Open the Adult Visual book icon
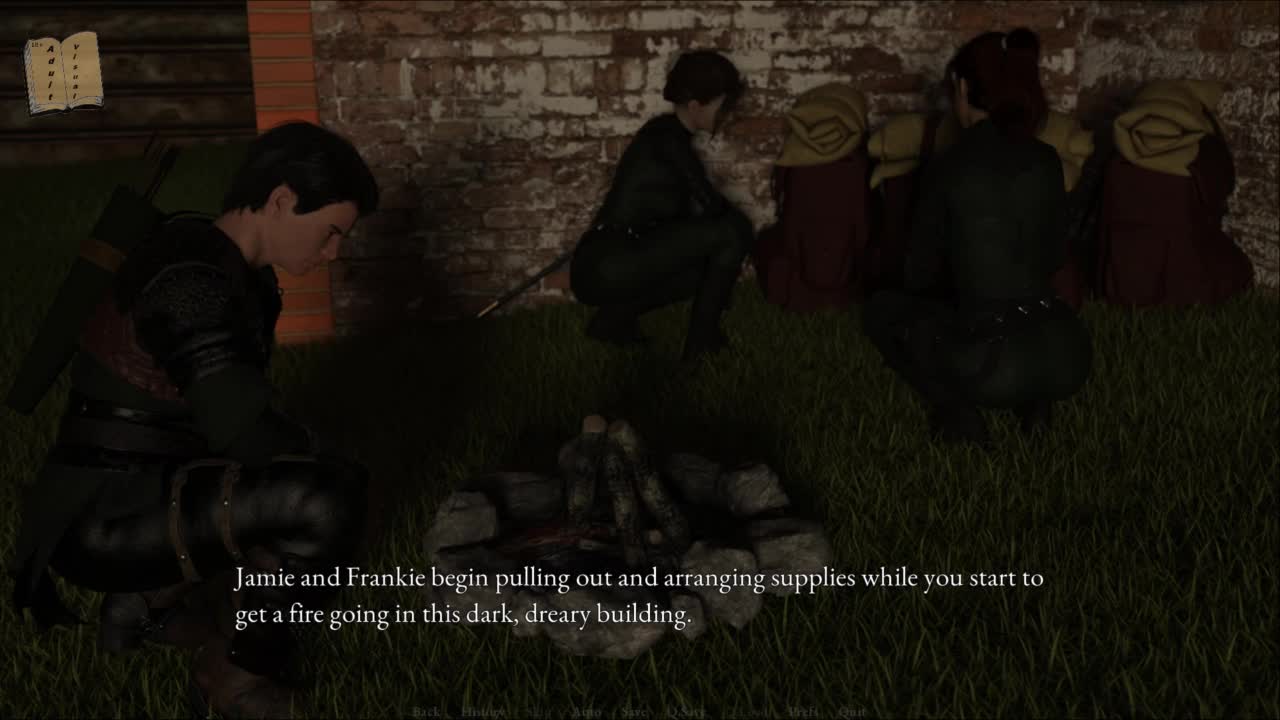 coord(62,72)
